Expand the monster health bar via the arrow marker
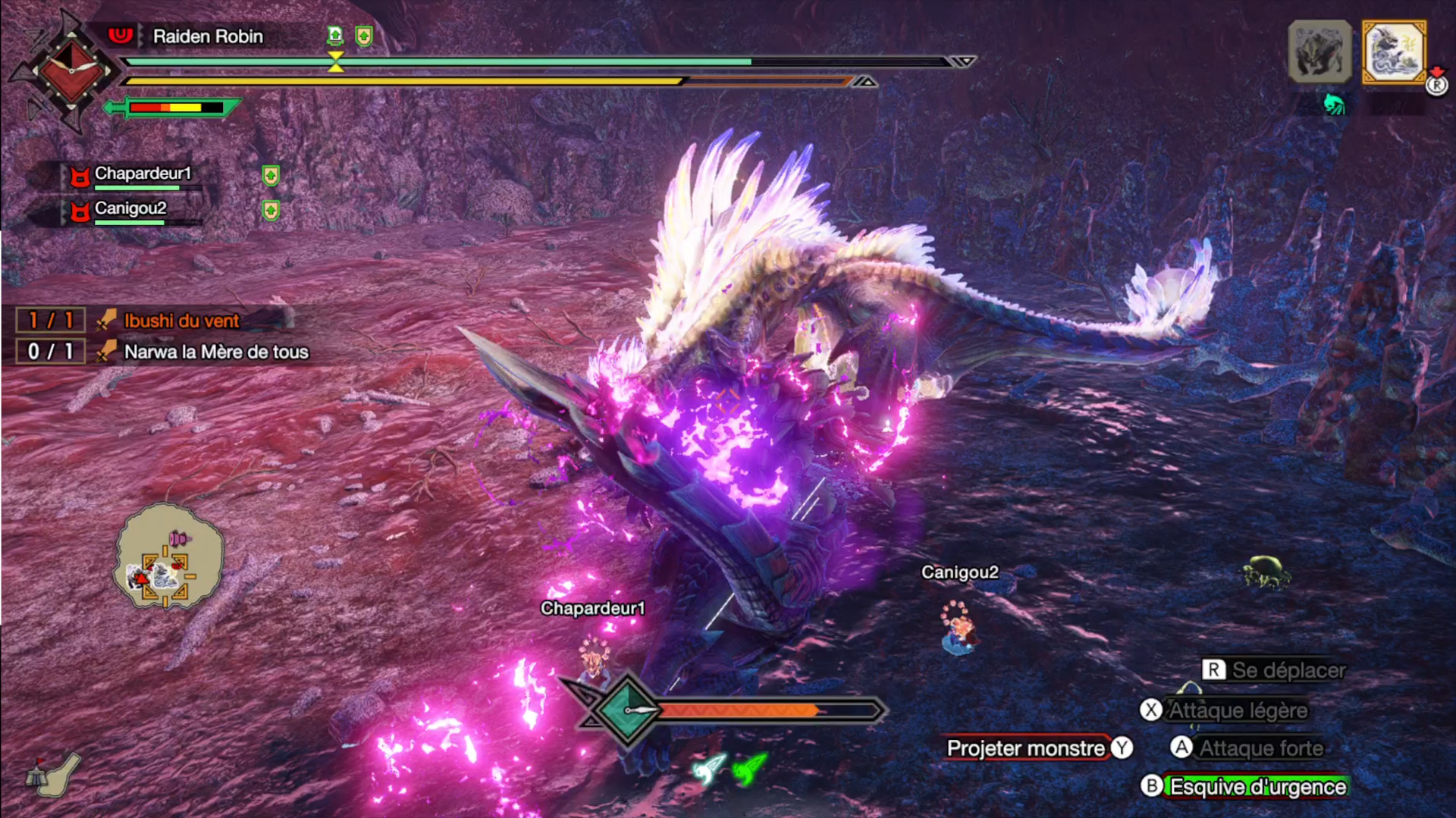 (x=965, y=61)
